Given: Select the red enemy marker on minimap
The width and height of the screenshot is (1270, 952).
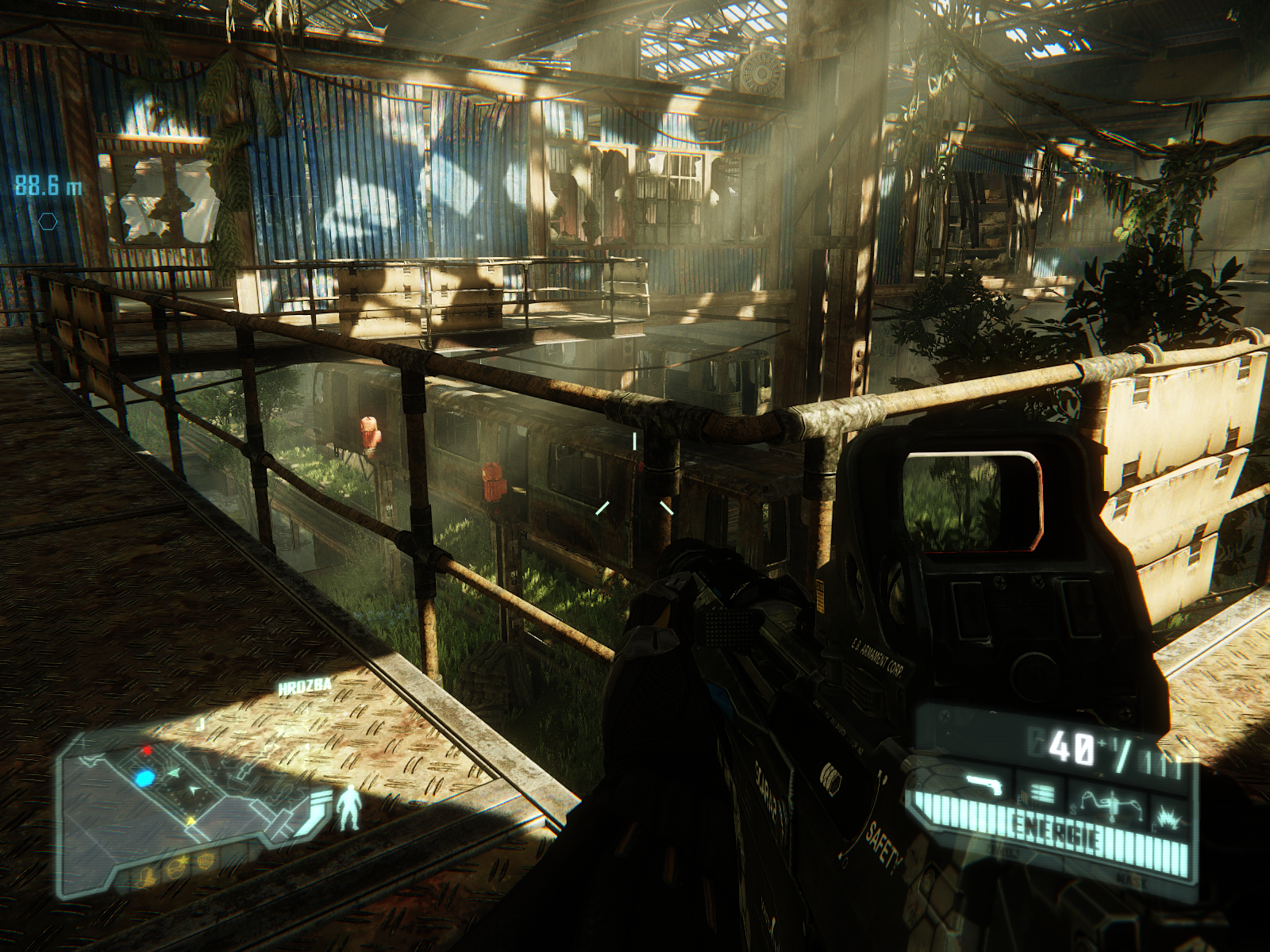Looking at the screenshot, I should pos(146,750).
